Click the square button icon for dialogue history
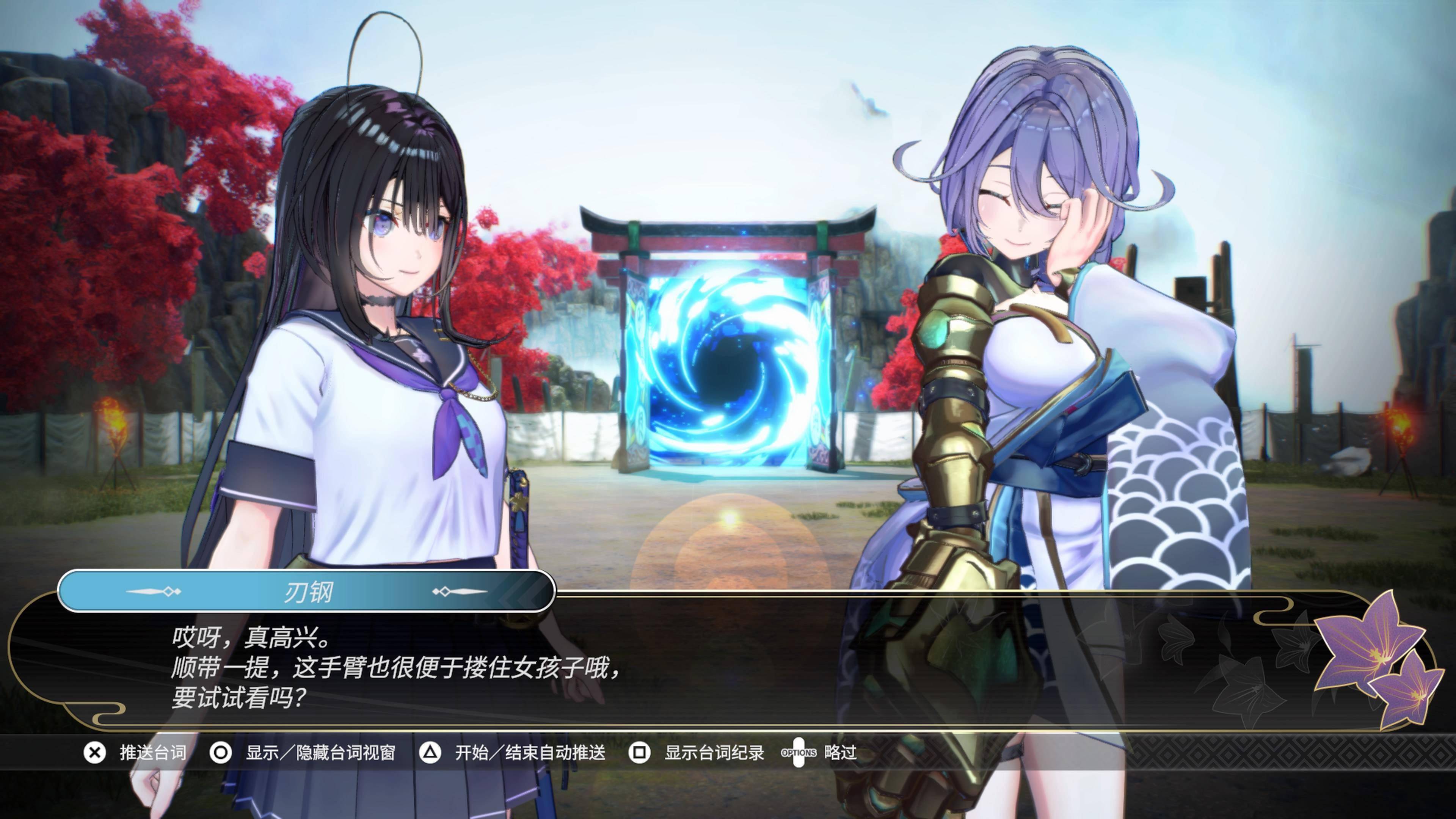This screenshot has height=819, width=1456. 640,753
